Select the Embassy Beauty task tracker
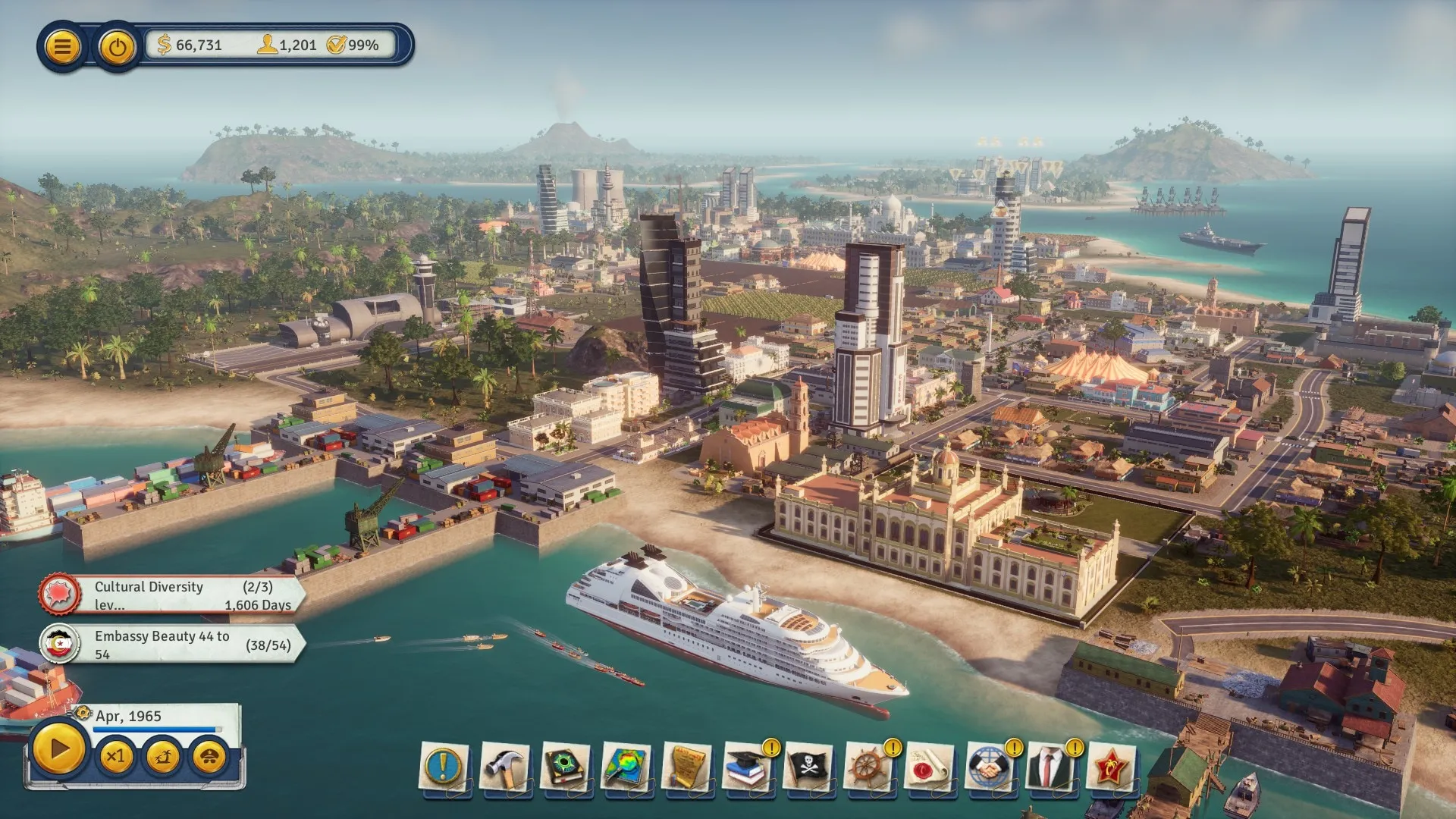This screenshot has width=1456, height=819. click(x=173, y=645)
